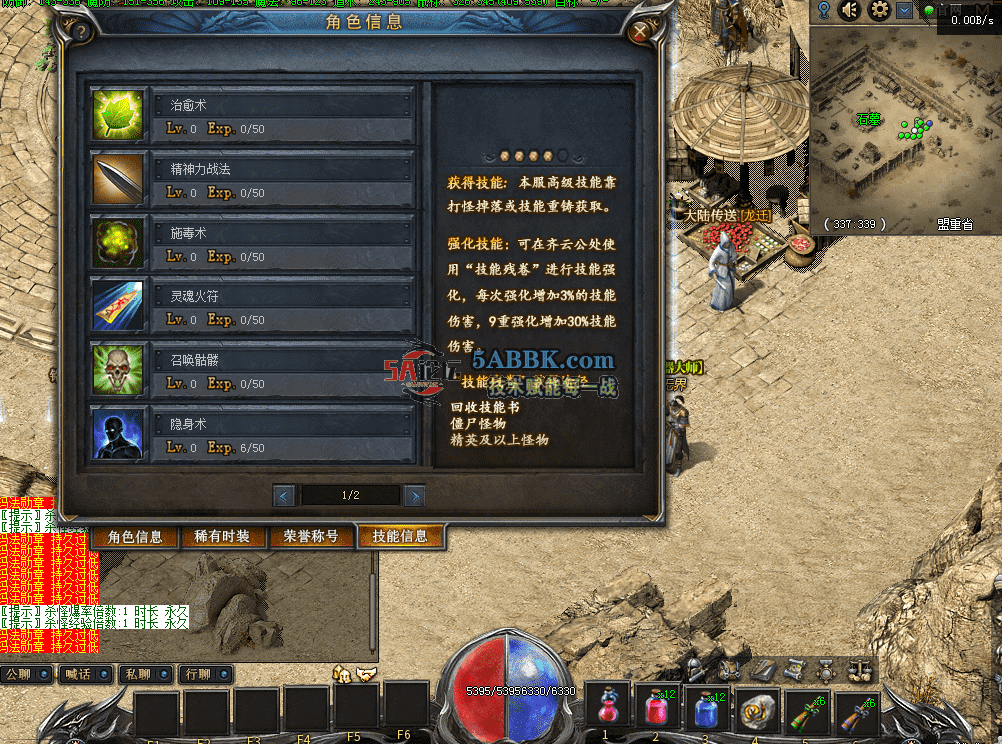Open the 稀有时装 tab
Screen dimensions: 1002x744
[223, 537]
